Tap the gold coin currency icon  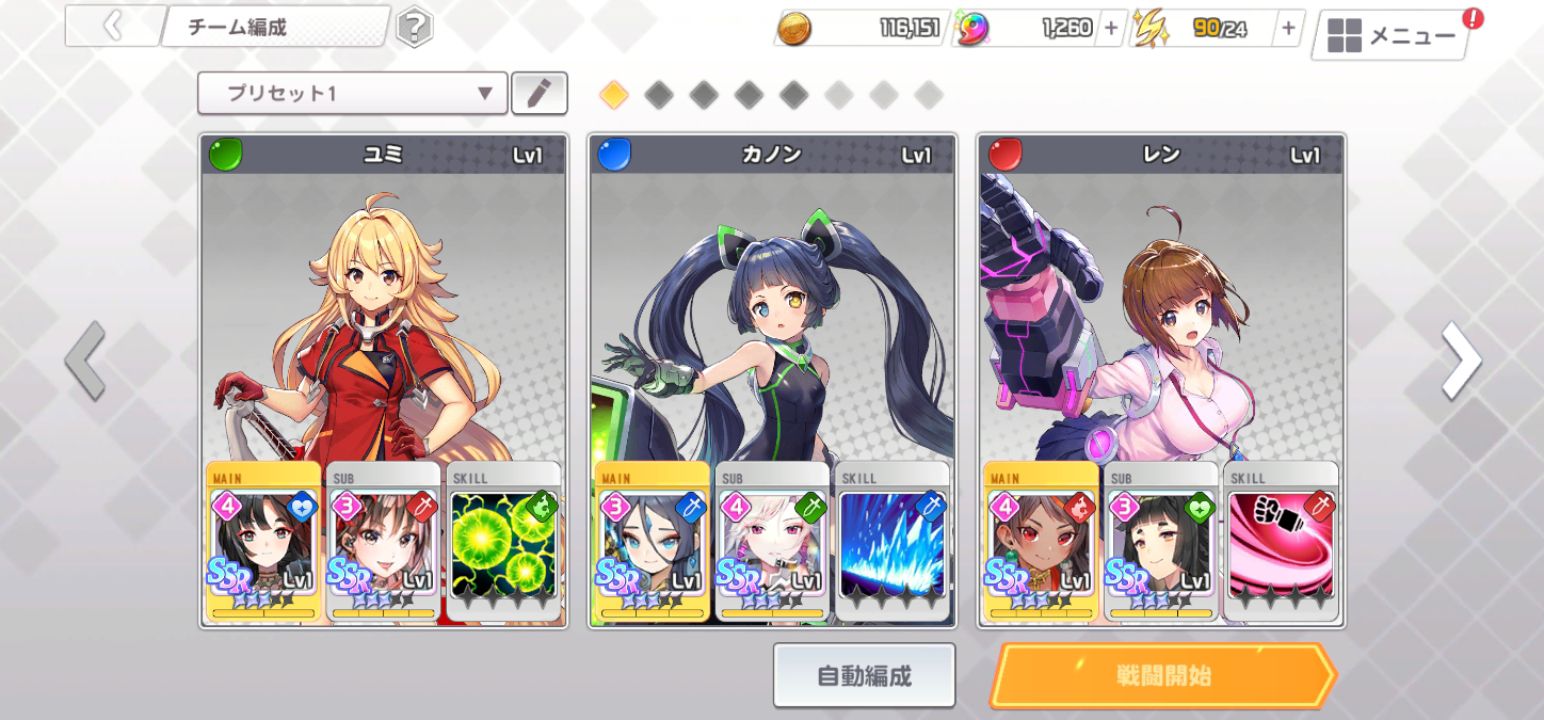click(x=795, y=28)
